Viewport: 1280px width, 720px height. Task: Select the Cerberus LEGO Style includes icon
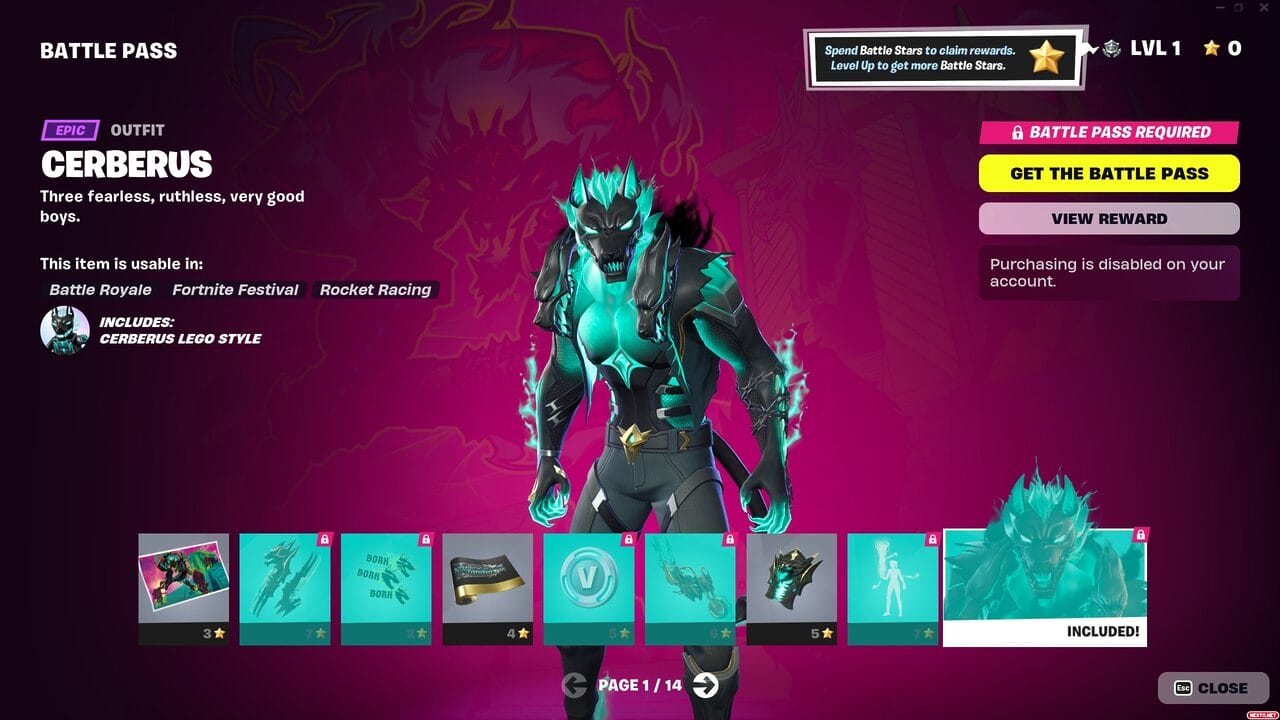click(64, 330)
